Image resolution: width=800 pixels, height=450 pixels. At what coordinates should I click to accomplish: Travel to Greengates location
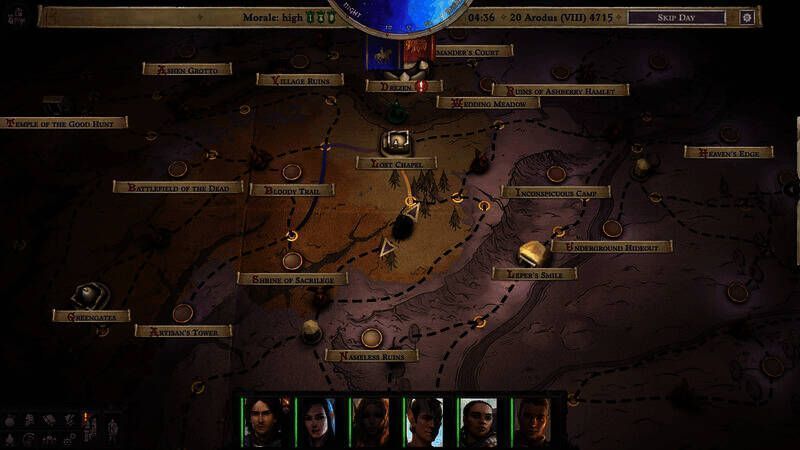[x=91, y=316]
